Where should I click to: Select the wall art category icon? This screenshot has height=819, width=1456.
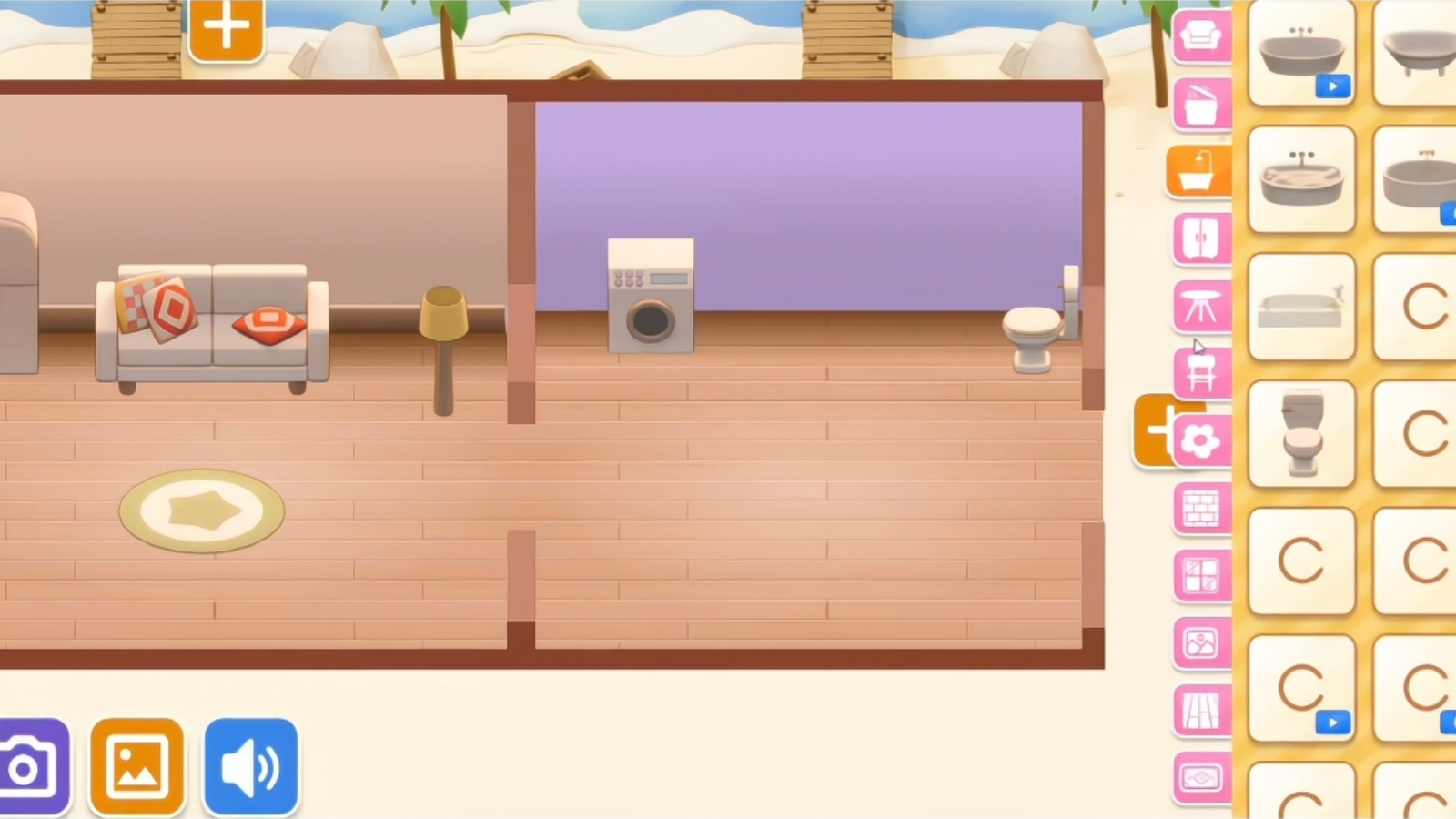pos(1201,642)
